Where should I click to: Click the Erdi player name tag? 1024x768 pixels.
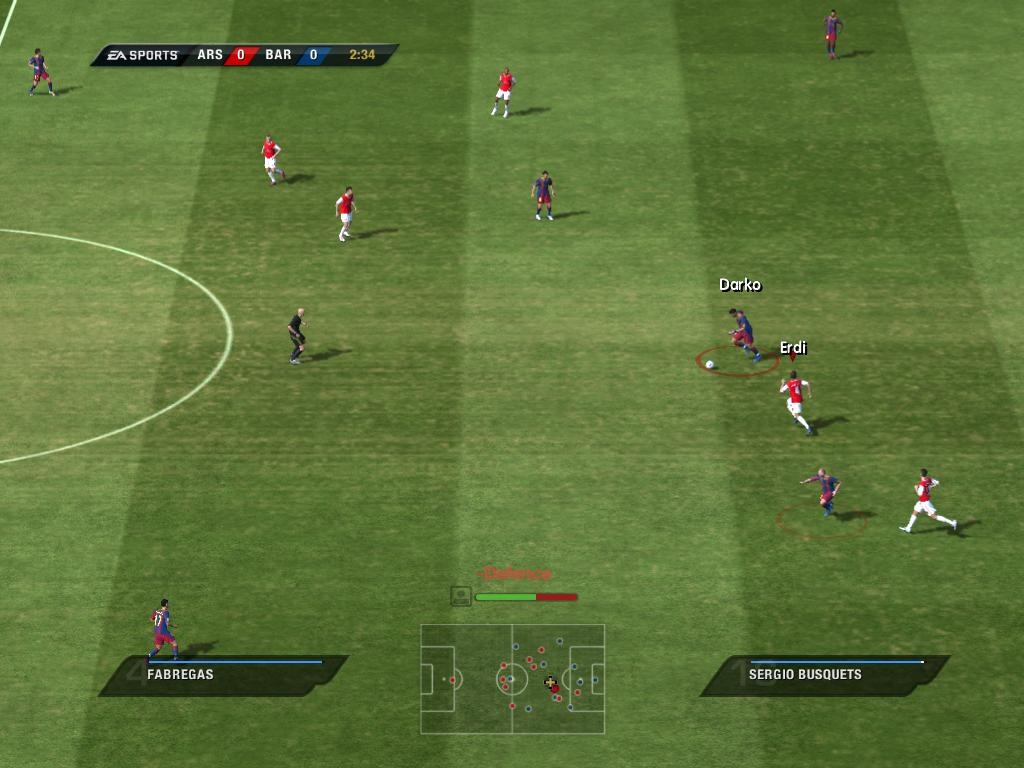[793, 348]
